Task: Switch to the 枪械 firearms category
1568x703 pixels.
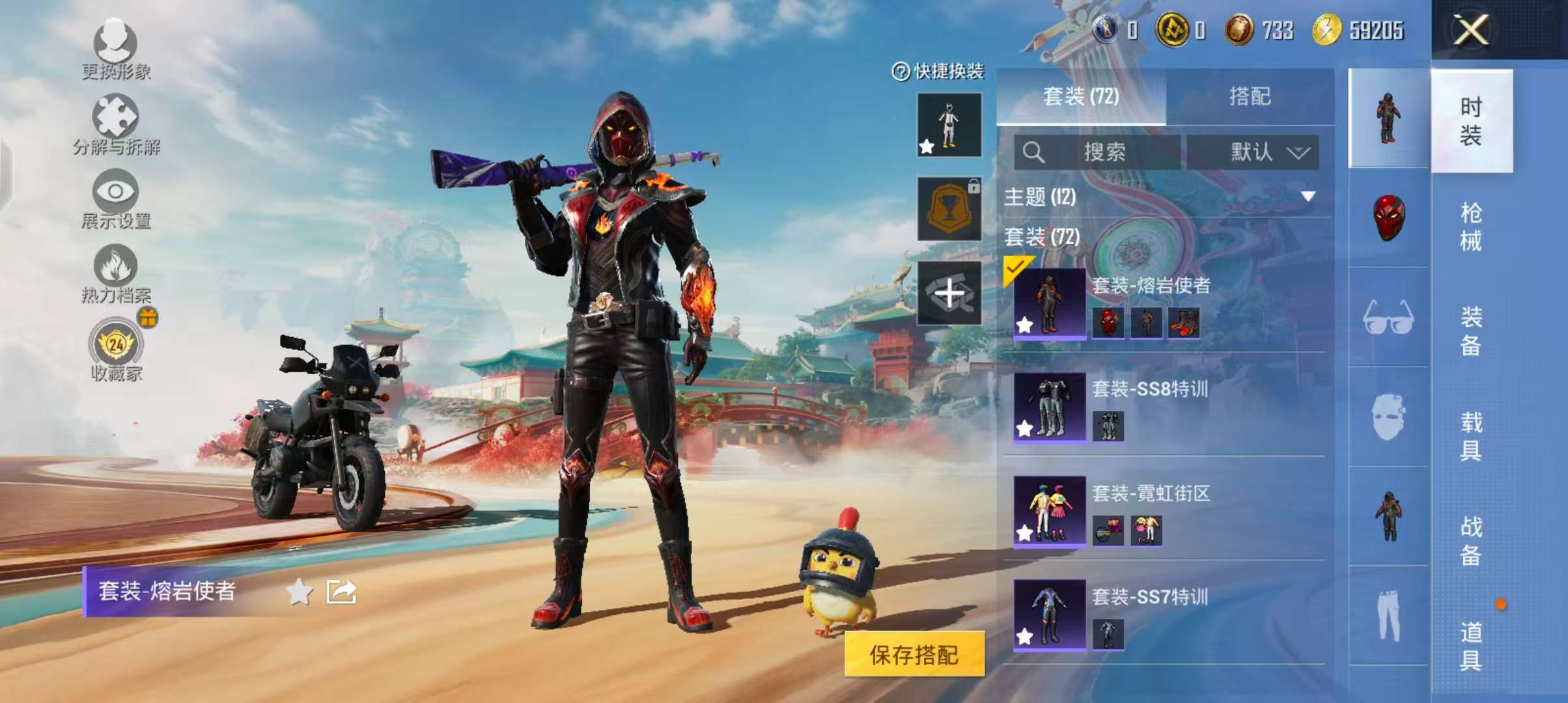Action: (x=1471, y=227)
